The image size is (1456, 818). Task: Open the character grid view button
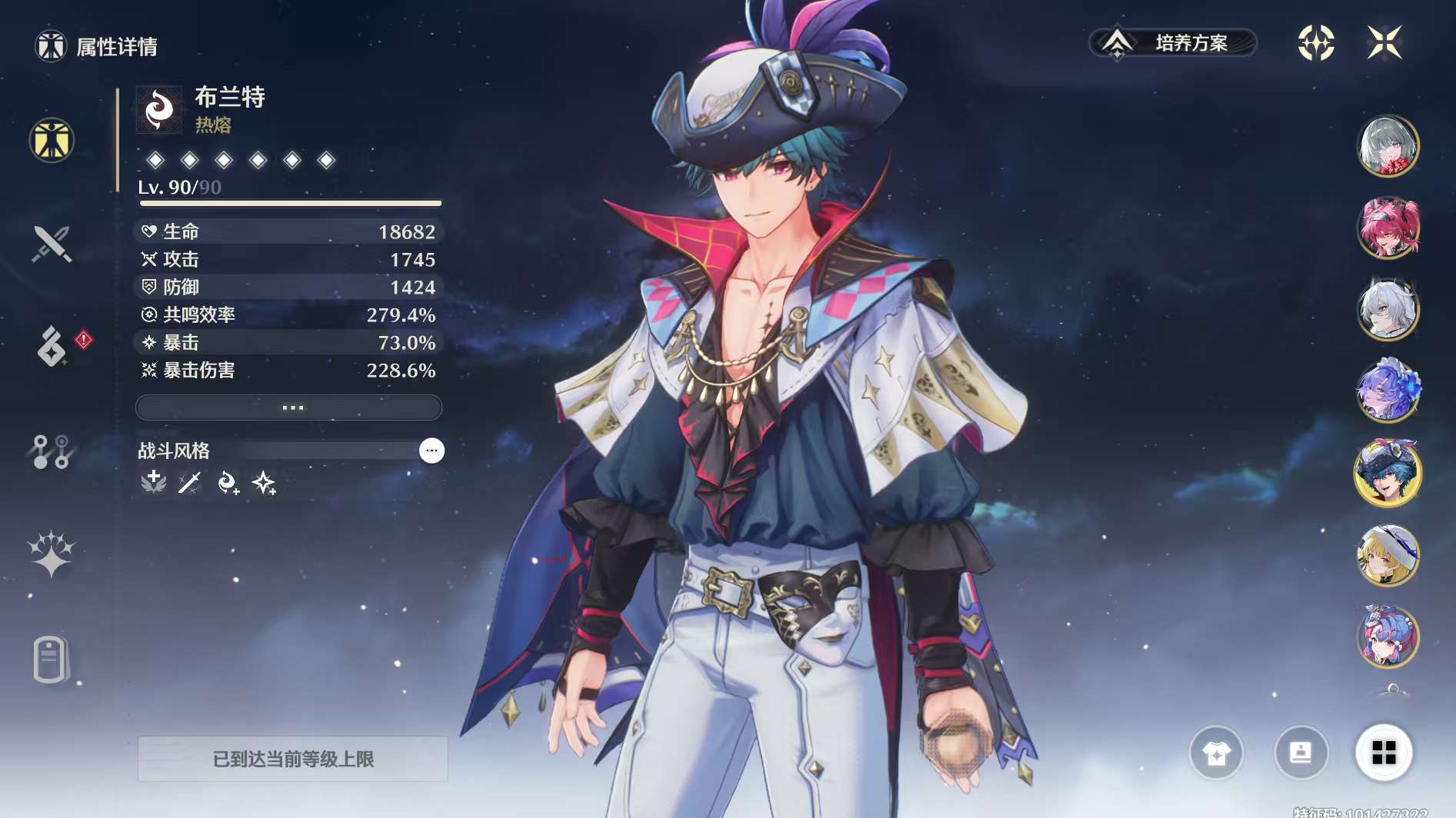coord(1384,753)
